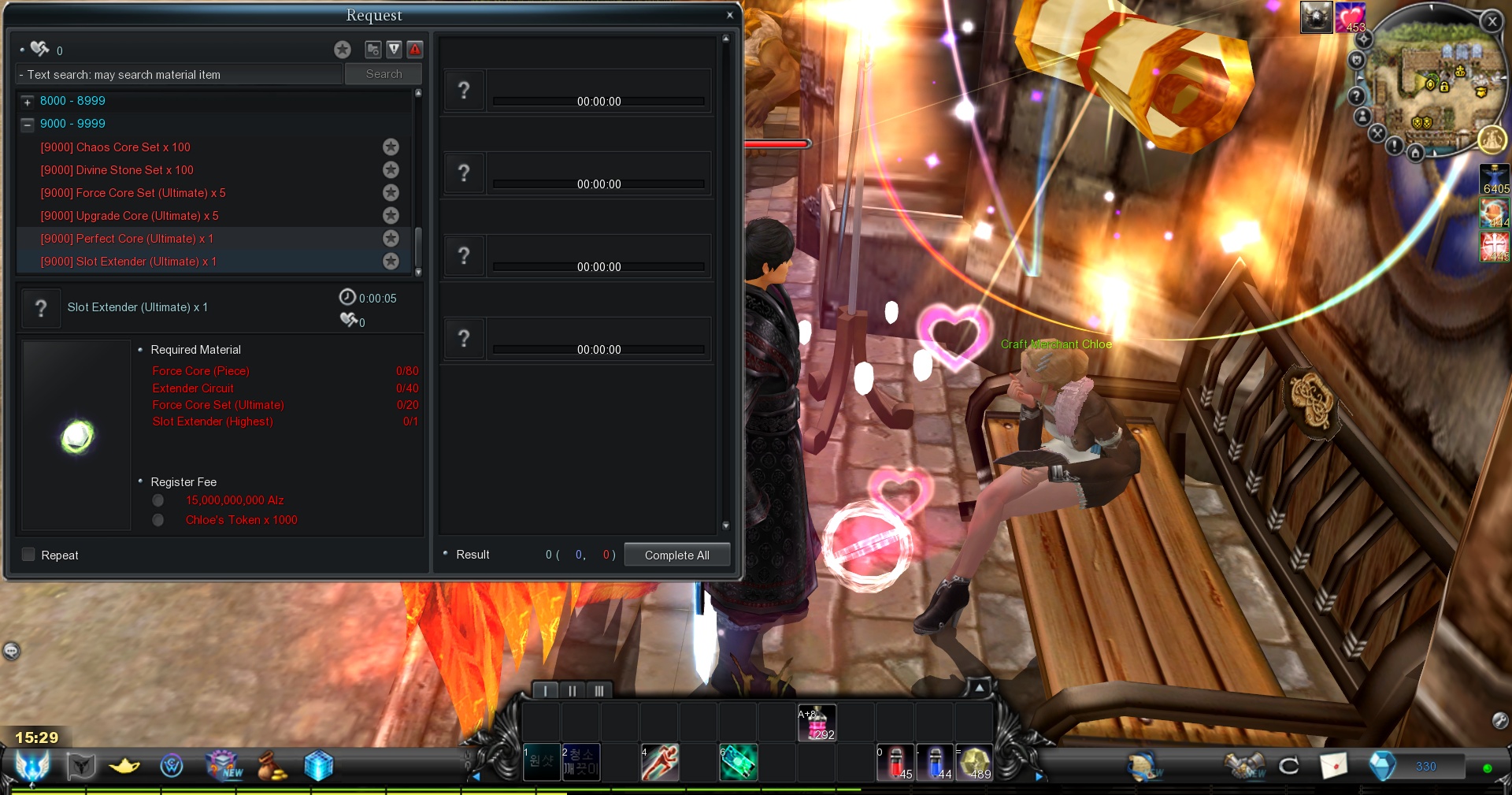Choose Chloe's Token x 1000 fee option
1512x795 pixels.
pos(158,520)
